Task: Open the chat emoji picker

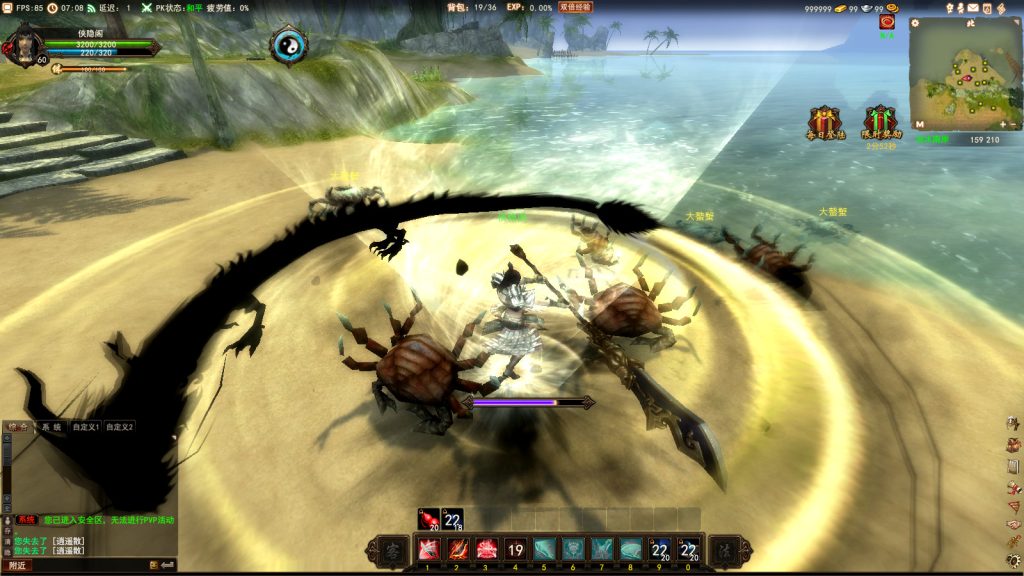Action: point(155,566)
